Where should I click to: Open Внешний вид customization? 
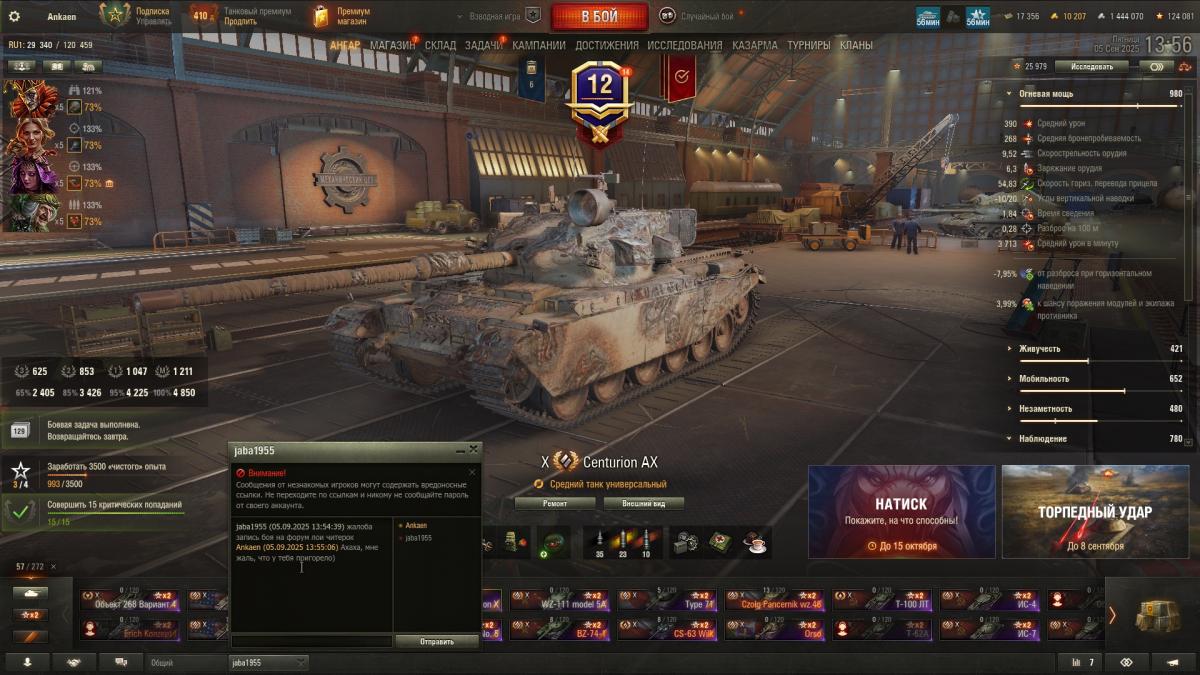(639, 503)
